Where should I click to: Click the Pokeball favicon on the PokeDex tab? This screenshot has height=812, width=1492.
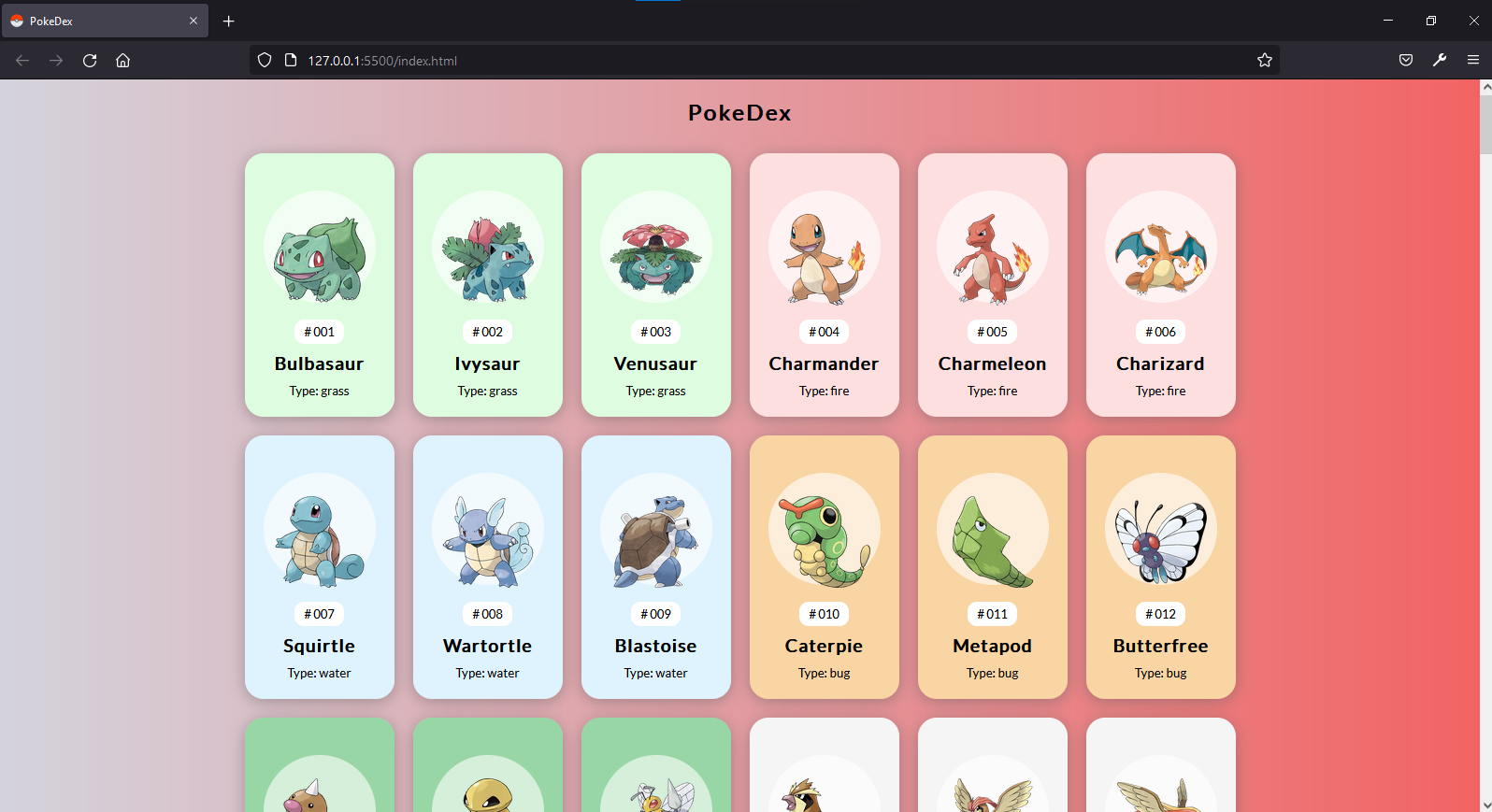point(17,20)
